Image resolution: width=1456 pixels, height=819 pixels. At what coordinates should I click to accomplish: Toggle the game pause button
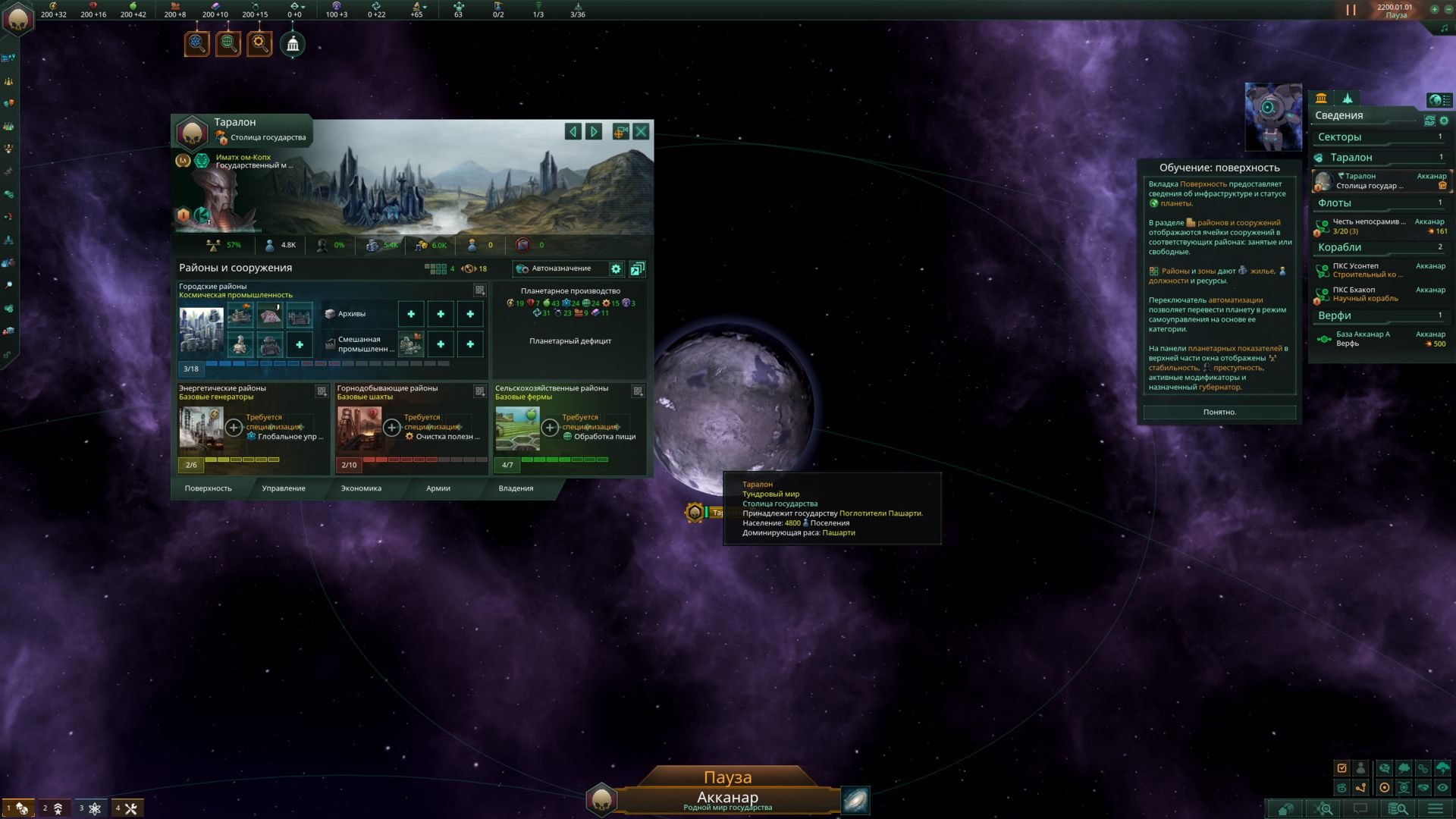click(1351, 10)
